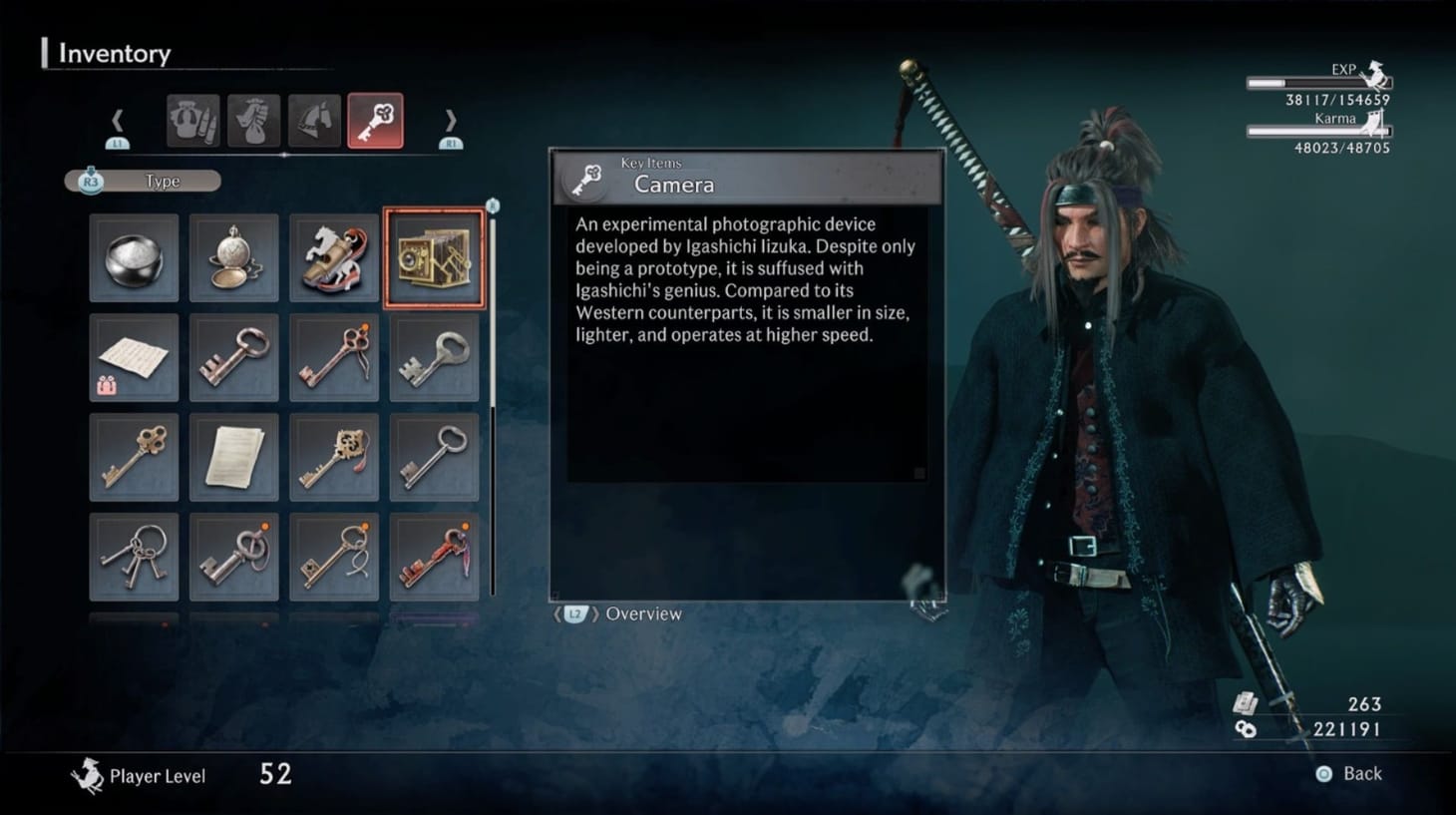Image resolution: width=1456 pixels, height=815 pixels.
Task: Click the Inventory title heading
Action: tap(113, 53)
